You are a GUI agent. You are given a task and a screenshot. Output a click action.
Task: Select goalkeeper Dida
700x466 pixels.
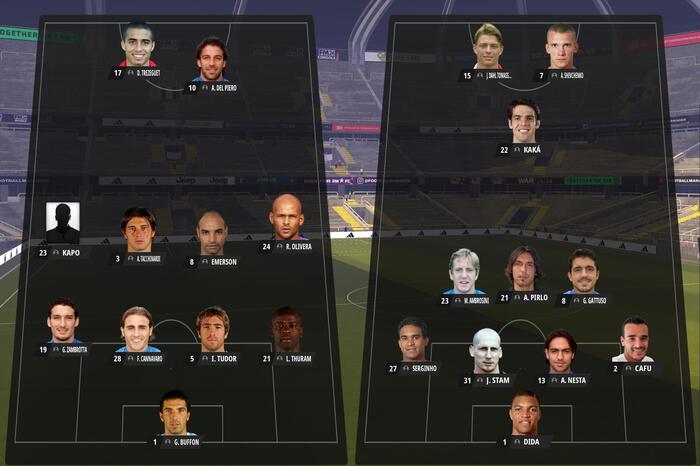pyautogui.click(x=524, y=414)
